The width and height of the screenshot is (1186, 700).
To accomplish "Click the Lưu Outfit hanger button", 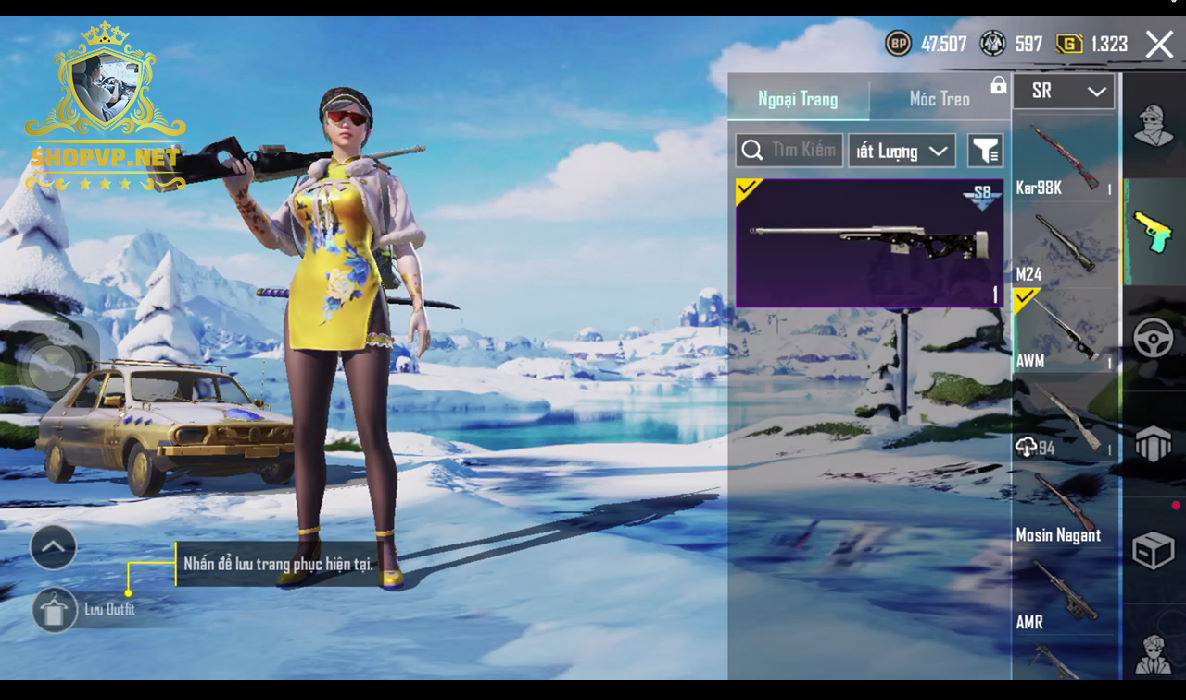I will tap(54, 609).
